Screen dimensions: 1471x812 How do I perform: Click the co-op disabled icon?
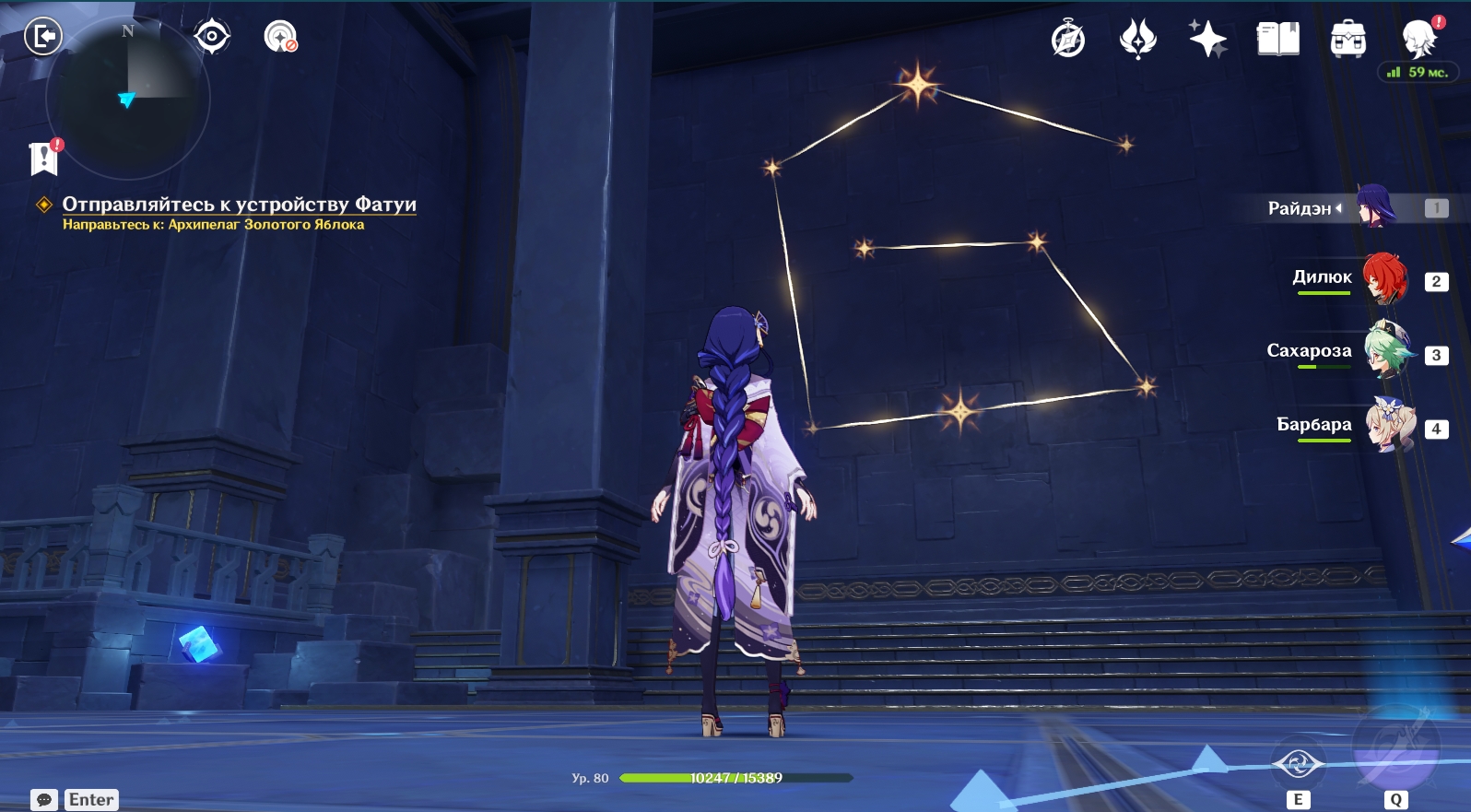tap(280, 37)
